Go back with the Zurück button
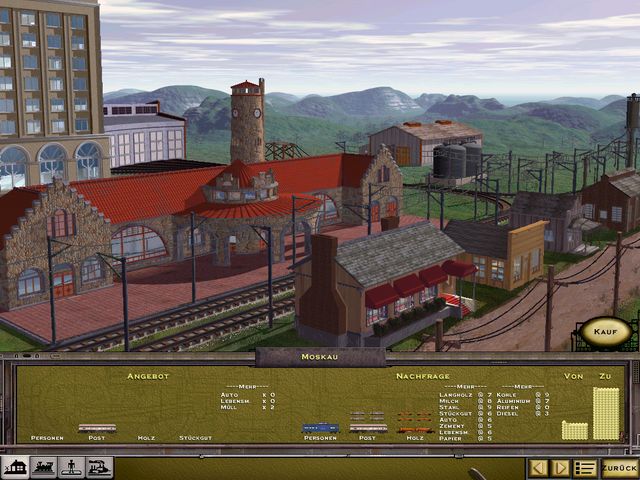The height and width of the screenshot is (480, 640). coord(619,468)
